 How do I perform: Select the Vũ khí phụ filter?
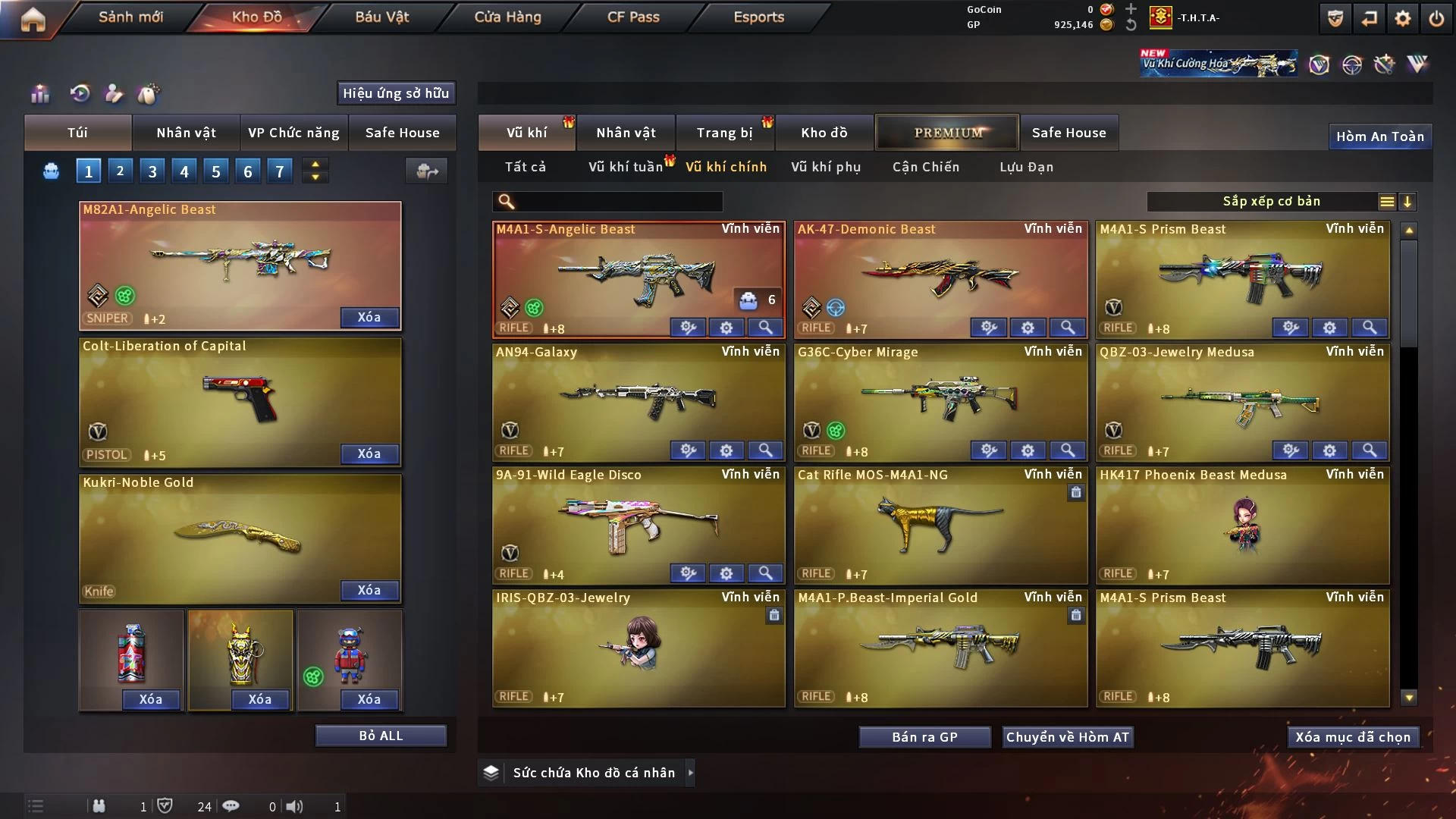(x=826, y=167)
